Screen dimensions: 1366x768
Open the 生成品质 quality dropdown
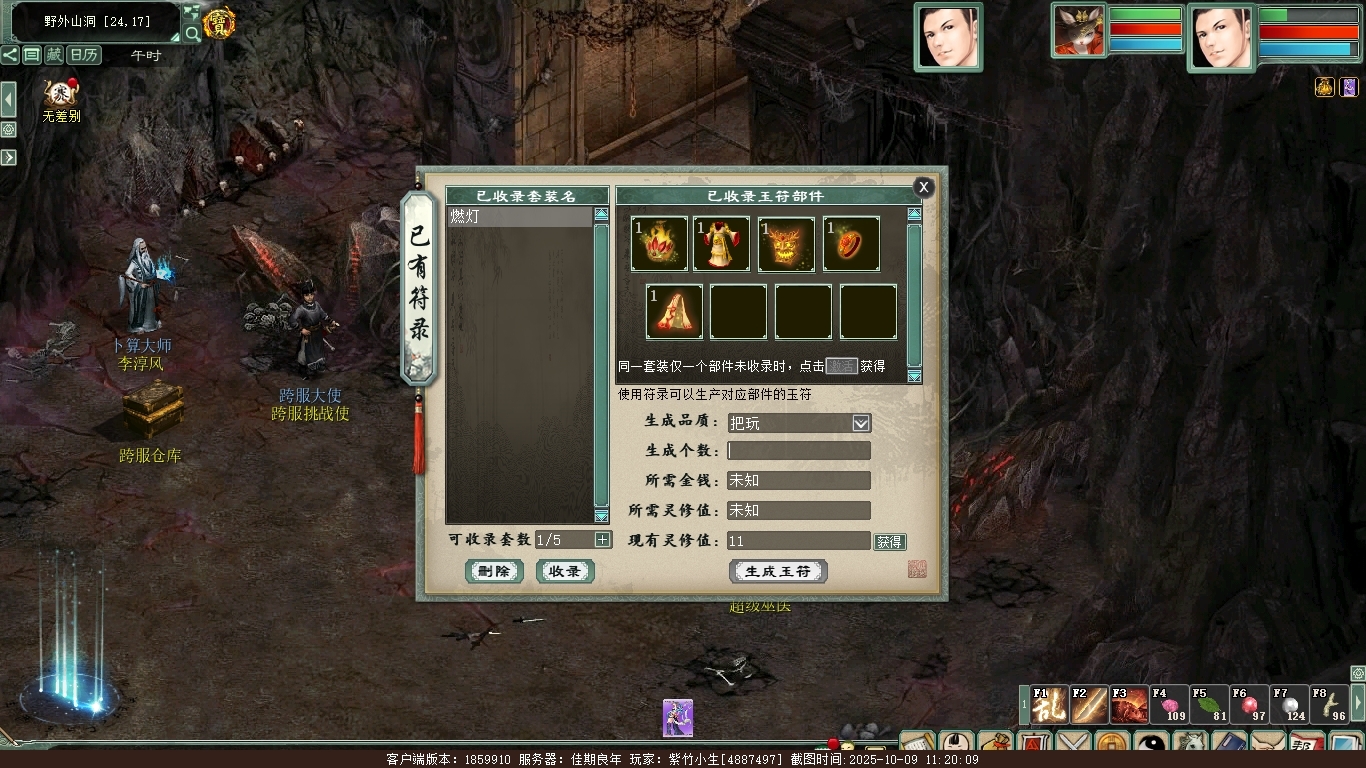[860, 423]
